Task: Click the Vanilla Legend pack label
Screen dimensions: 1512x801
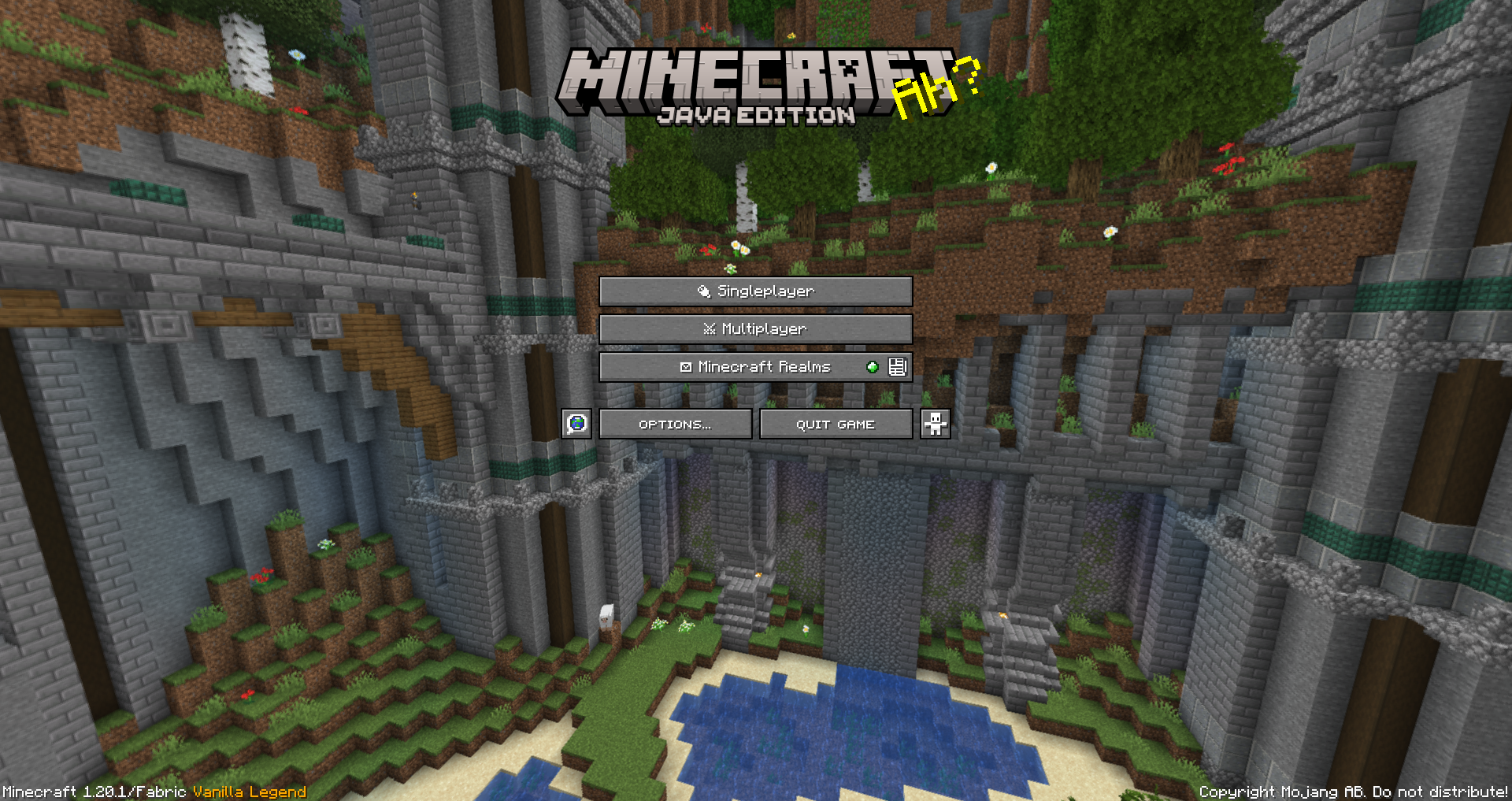Action: (x=247, y=792)
